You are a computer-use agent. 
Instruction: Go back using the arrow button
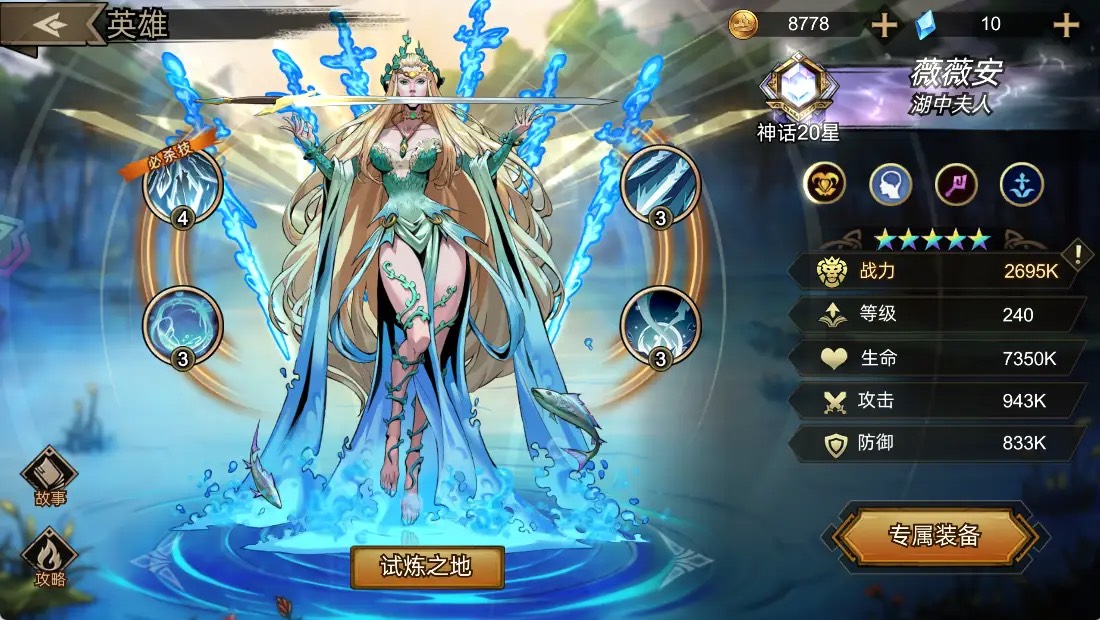pos(50,24)
